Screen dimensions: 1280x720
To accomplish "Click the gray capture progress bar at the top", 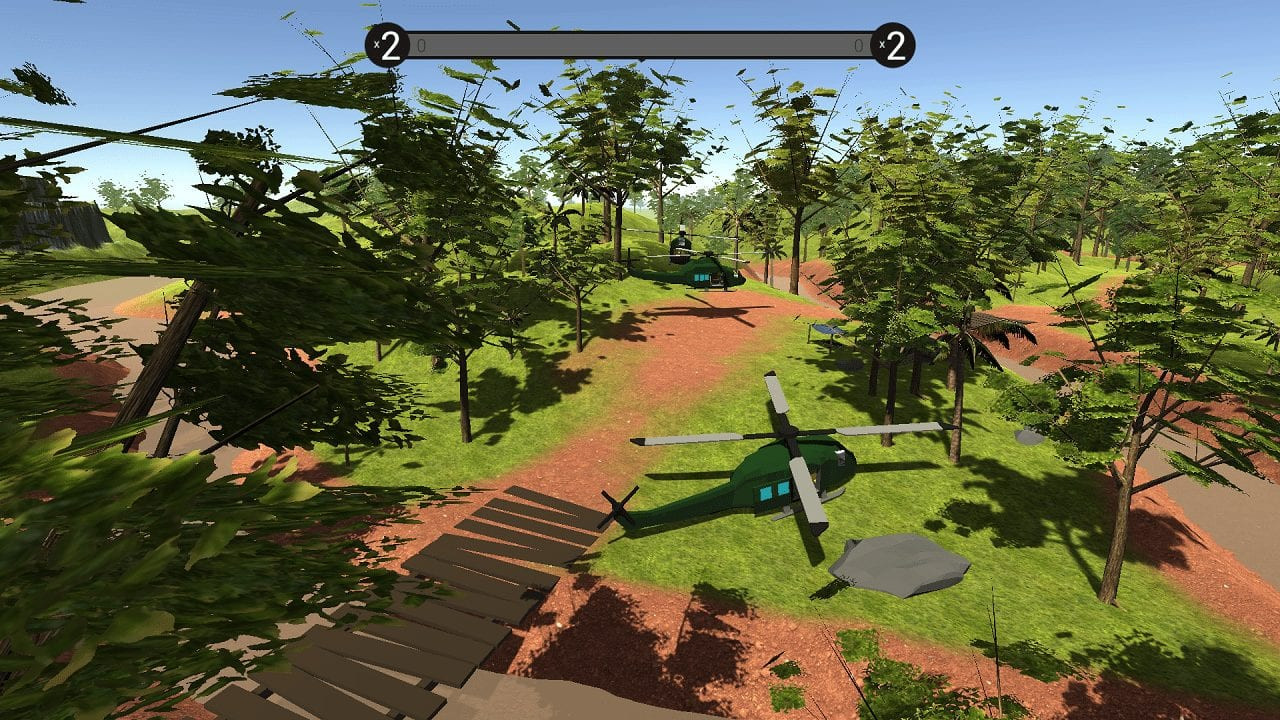I will click(x=640, y=45).
